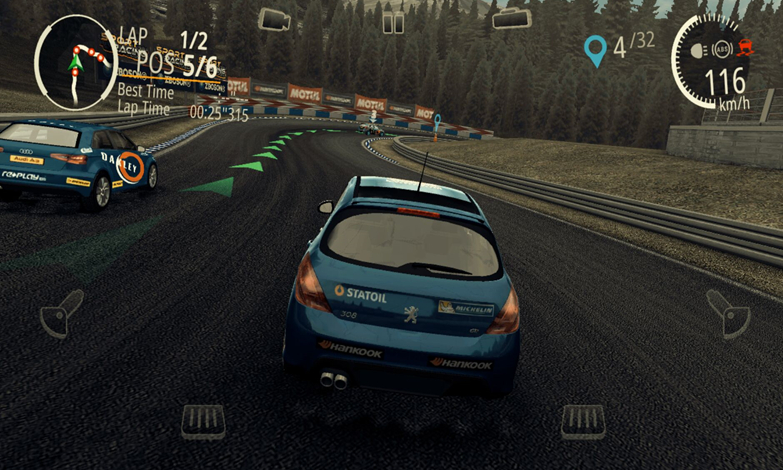783x470 pixels.
Task: Hit the right pedal button
Action: (x=583, y=421)
